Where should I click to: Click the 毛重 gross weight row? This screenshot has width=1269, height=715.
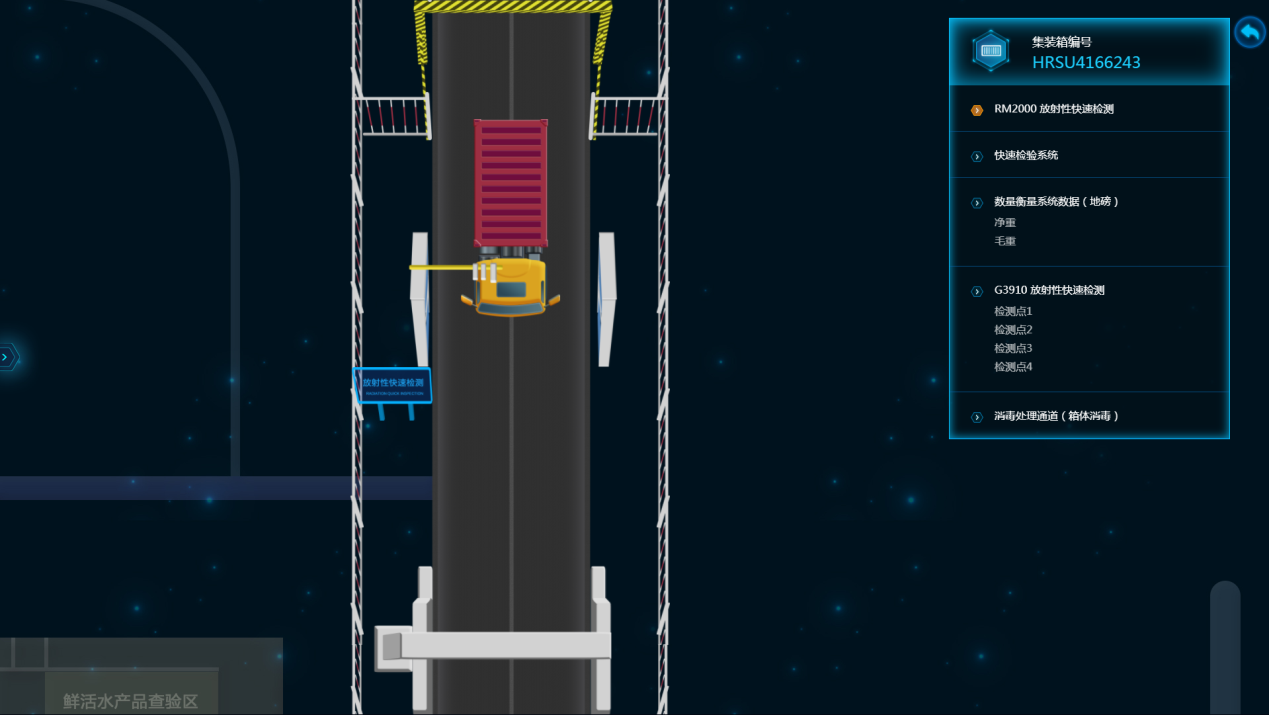pyautogui.click(x=1005, y=241)
